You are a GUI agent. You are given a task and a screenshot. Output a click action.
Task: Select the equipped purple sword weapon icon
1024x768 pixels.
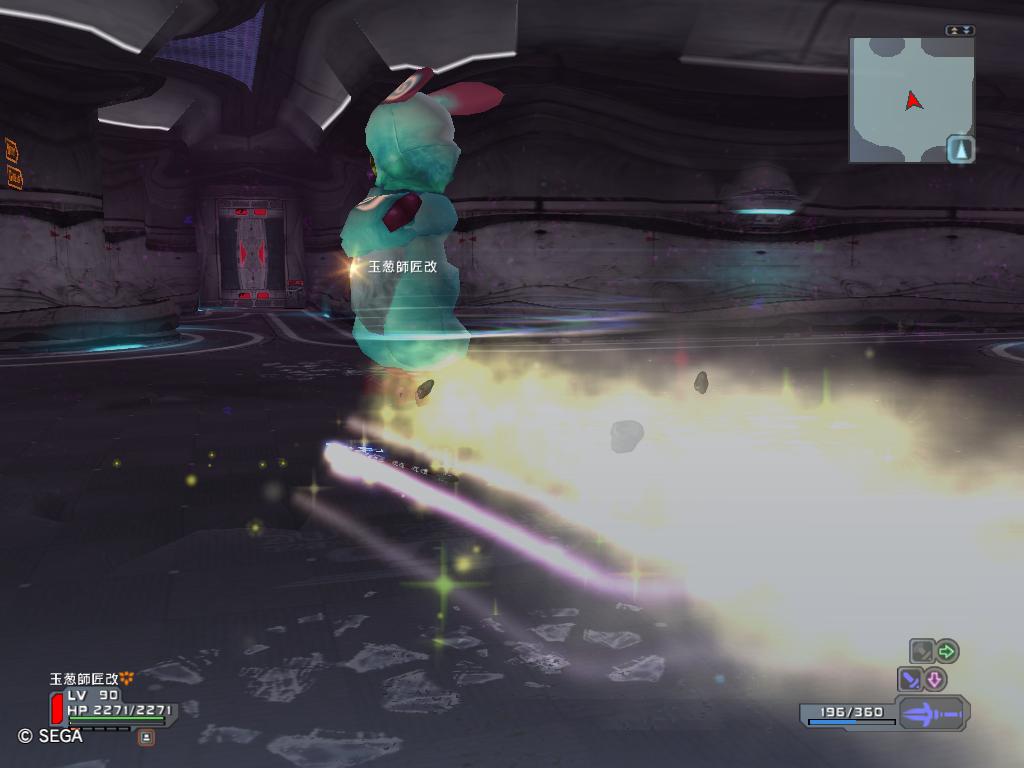pos(932,714)
